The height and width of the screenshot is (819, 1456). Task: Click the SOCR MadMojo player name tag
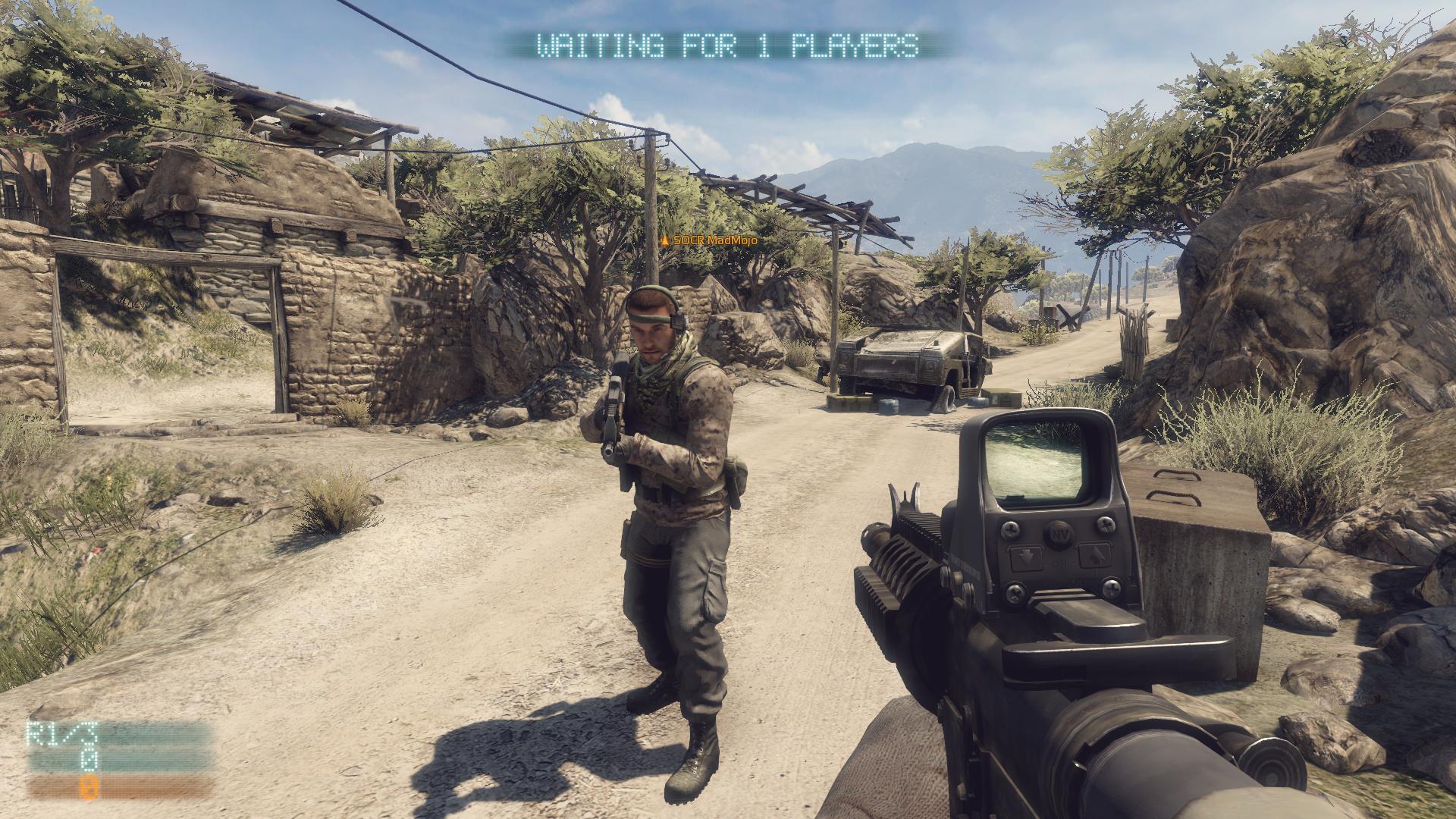click(x=710, y=240)
